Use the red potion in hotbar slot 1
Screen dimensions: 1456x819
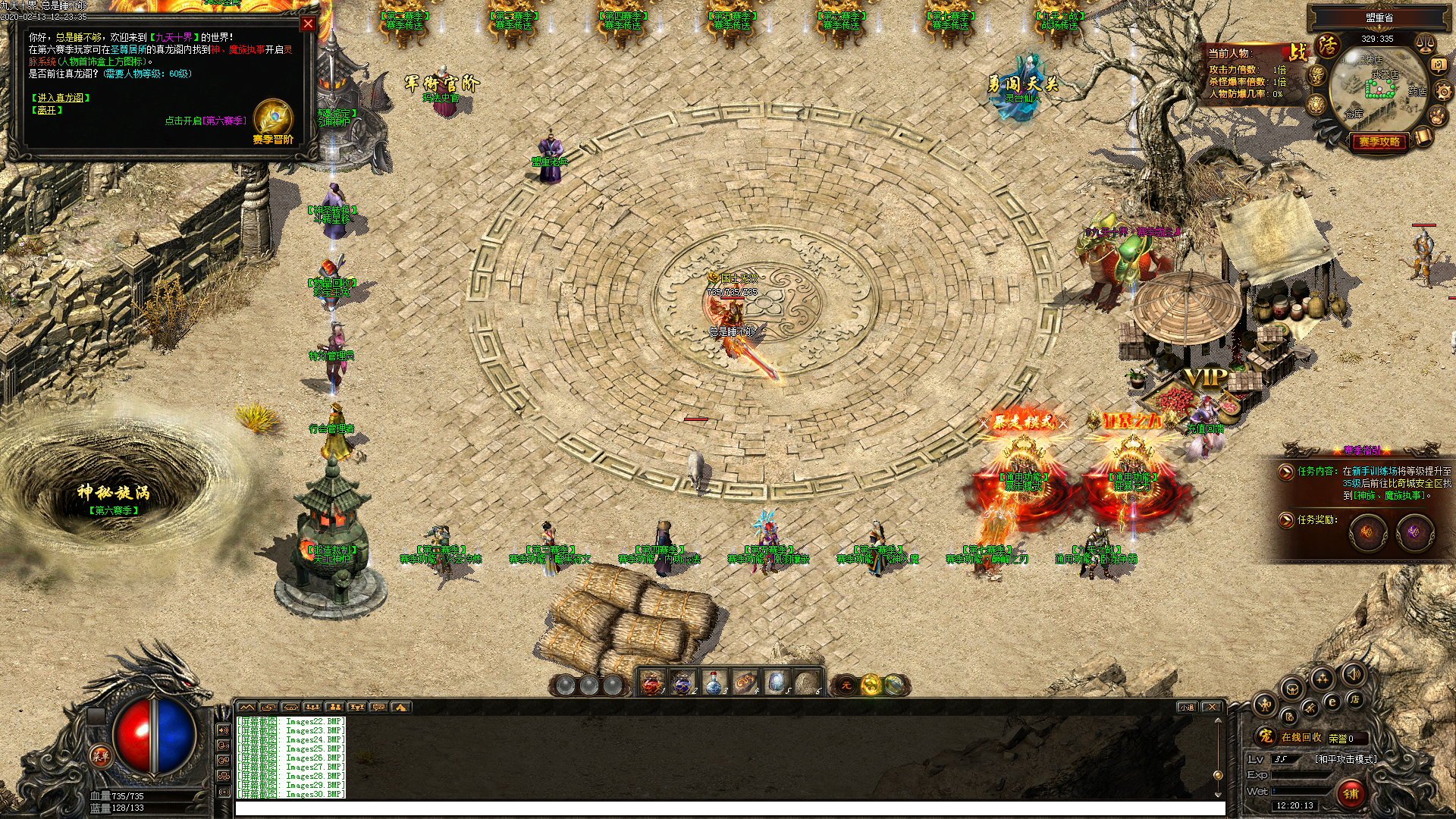pos(651,683)
